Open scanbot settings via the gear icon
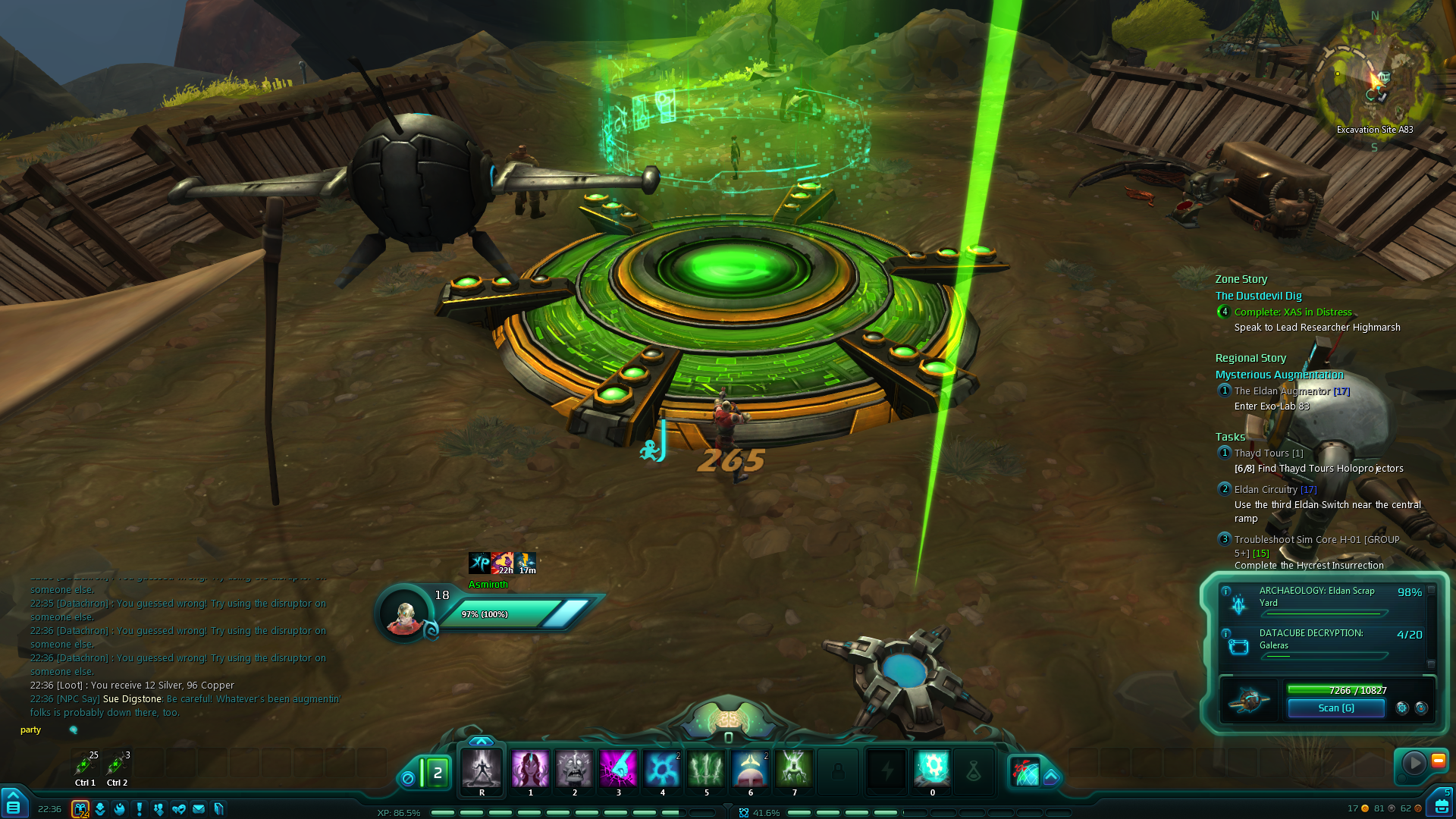Image resolution: width=1456 pixels, height=819 pixels. click(x=1402, y=708)
